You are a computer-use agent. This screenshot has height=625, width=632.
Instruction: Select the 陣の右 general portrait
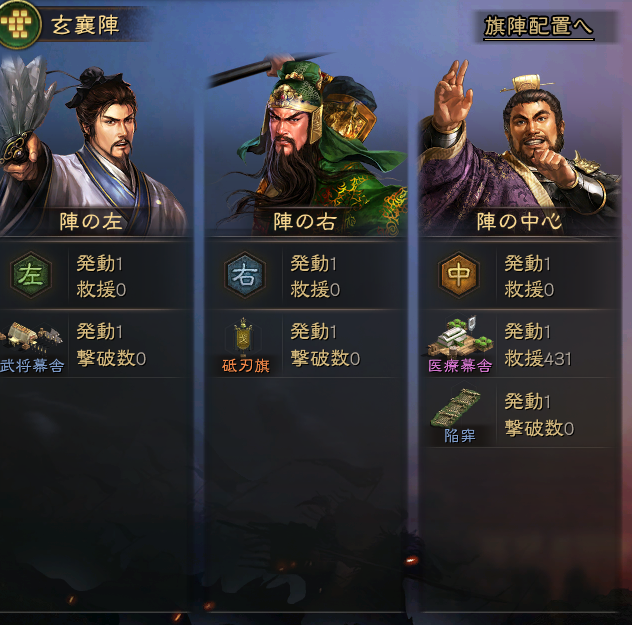[306, 135]
